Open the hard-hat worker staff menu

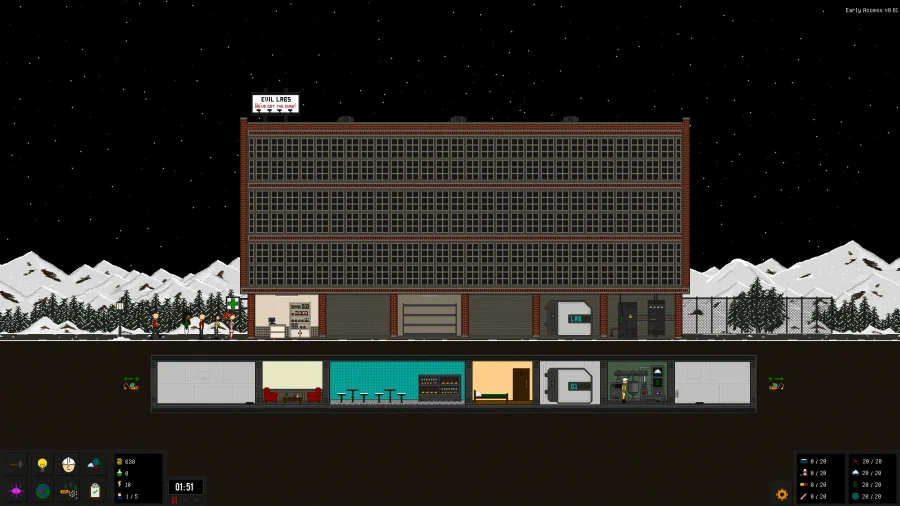(x=68, y=465)
